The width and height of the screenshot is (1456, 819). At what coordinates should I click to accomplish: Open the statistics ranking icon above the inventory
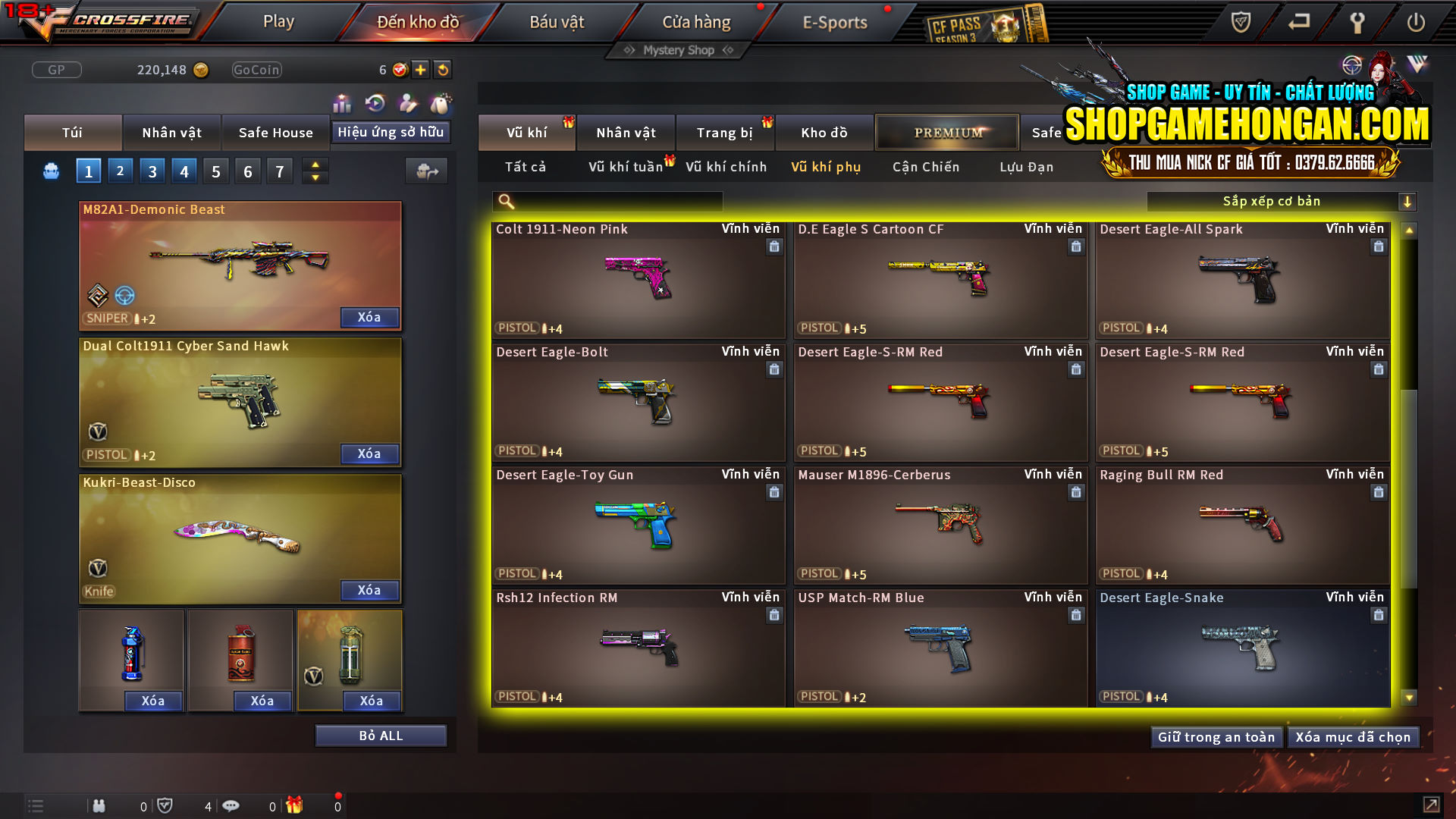click(342, 103)
